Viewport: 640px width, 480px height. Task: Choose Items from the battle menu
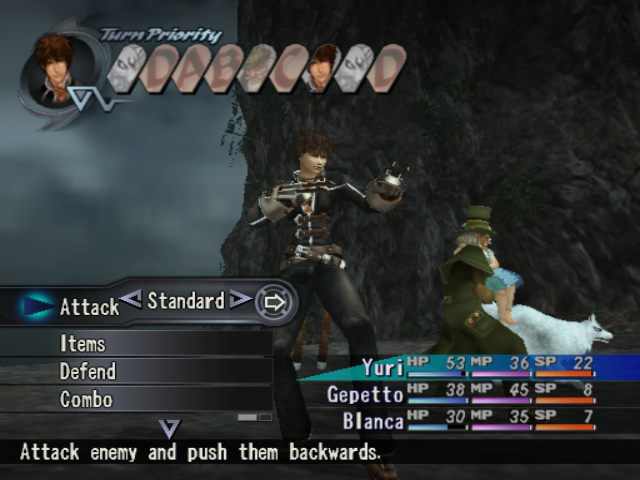[83, 343]
